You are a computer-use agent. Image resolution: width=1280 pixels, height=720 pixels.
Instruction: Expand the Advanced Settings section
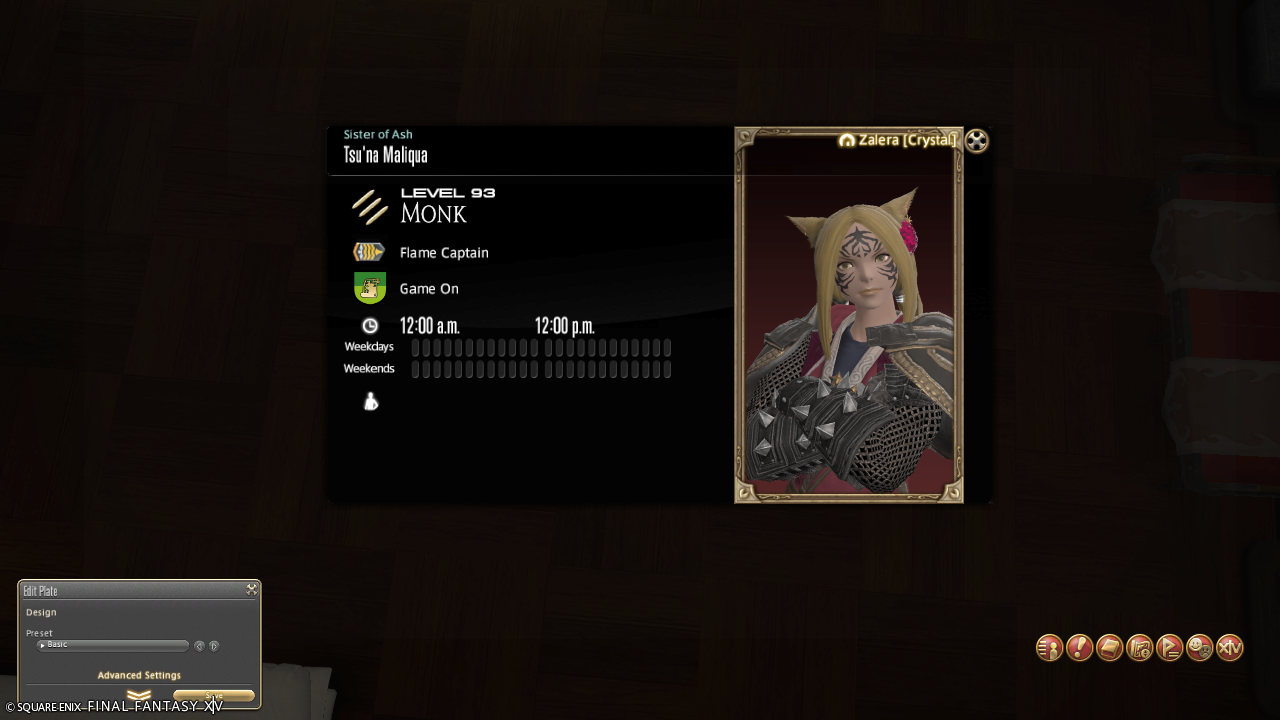(139, 676)
